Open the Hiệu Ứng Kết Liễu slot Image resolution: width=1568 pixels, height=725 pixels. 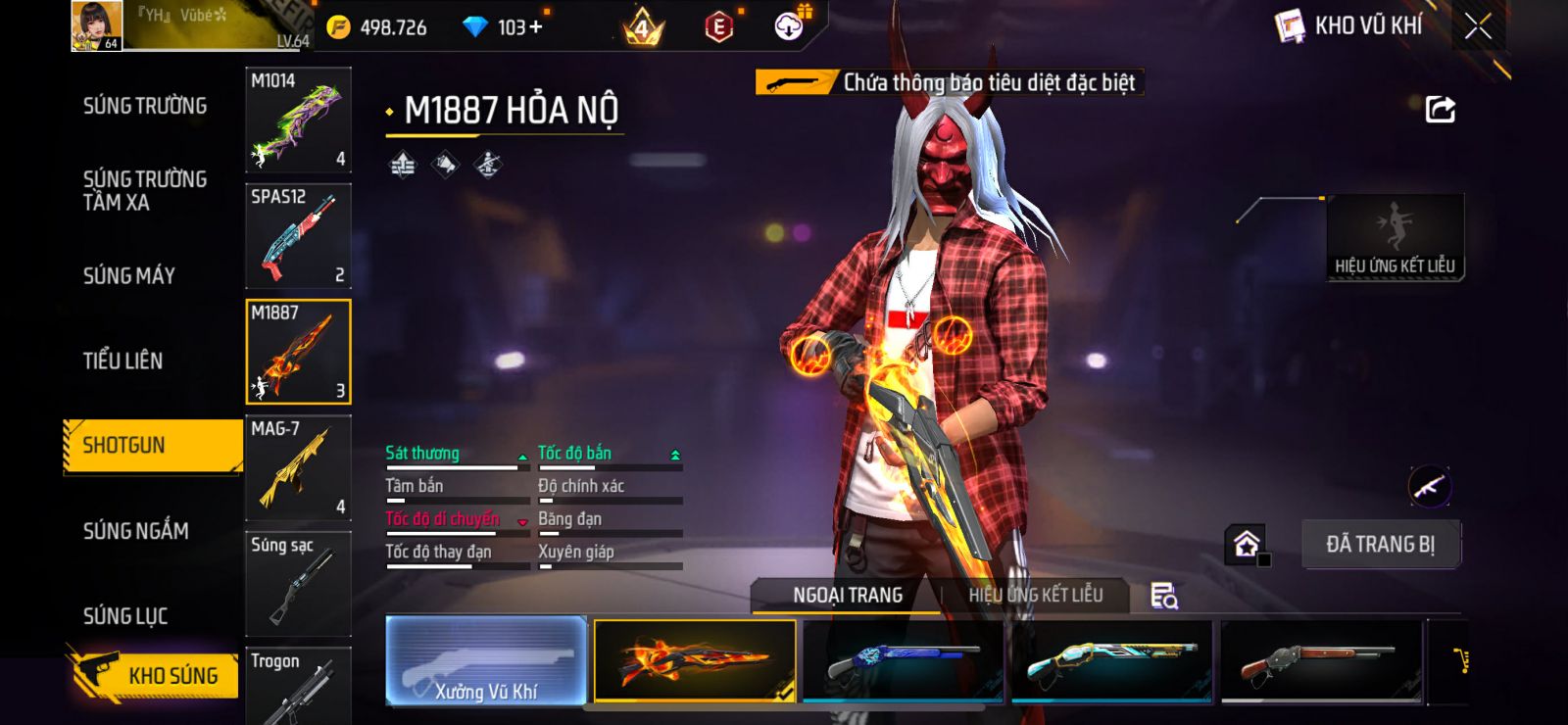[x=1395, y=237]
